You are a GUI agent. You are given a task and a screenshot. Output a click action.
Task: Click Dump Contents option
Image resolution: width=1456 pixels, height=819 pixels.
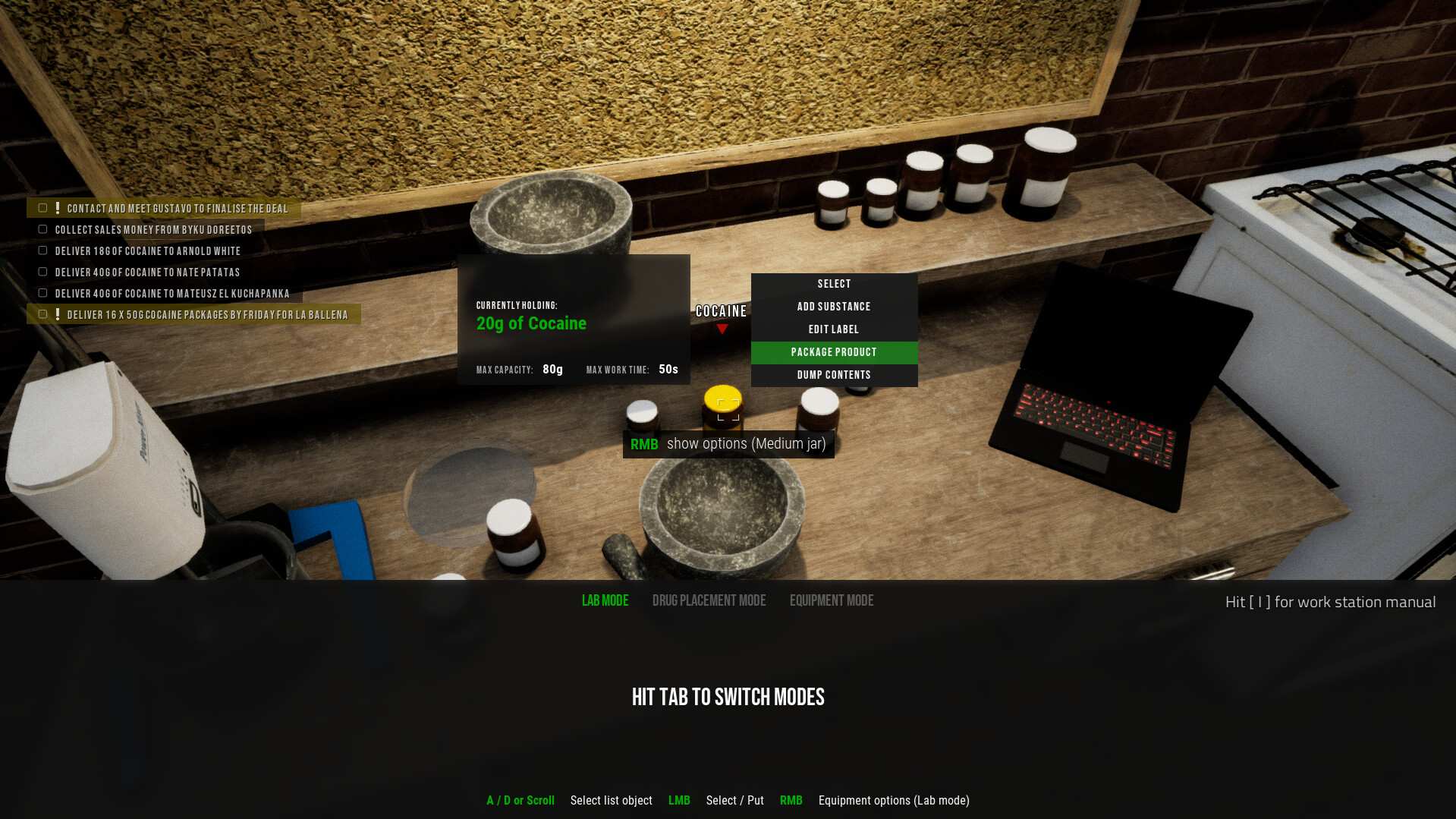(x=833, y=374)
